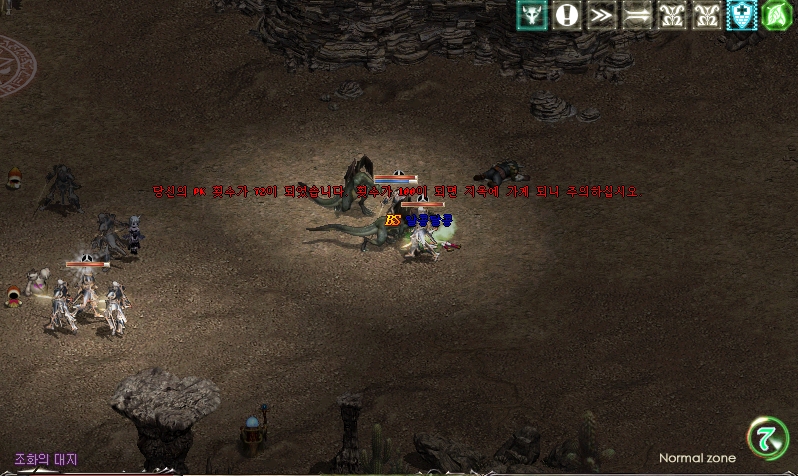Select the exclamation mark status icon
Image resolution: width=798 pixels, height=476 pixels.
pyautogui.click(x=567, y=15)
